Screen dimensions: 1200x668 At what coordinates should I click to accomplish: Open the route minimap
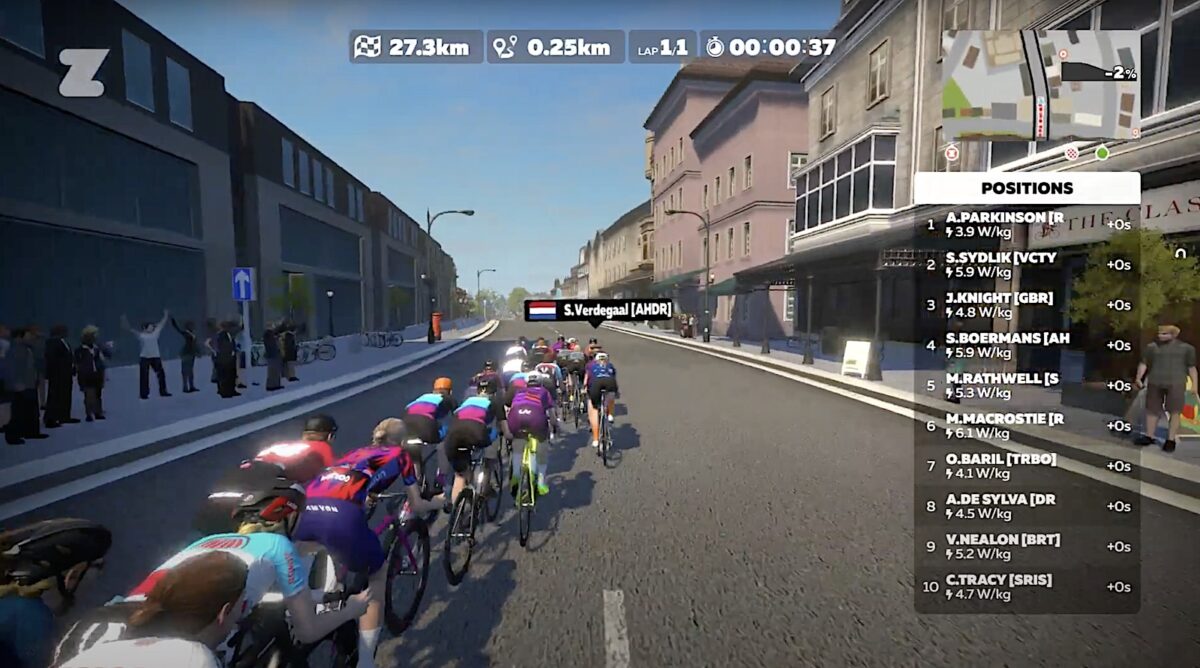coord(1040,85)
